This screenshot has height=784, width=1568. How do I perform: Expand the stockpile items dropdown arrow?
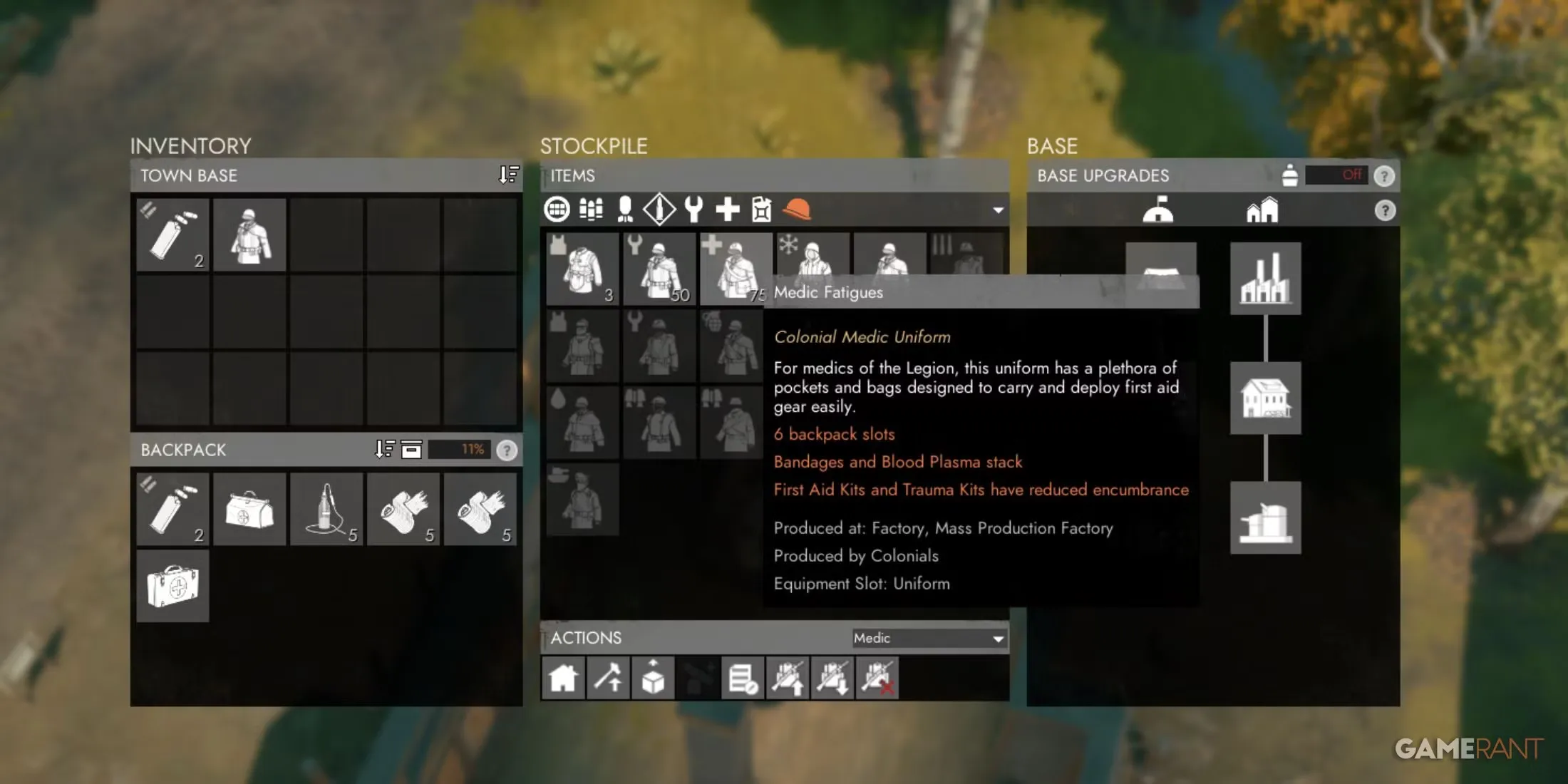[998, 210]
